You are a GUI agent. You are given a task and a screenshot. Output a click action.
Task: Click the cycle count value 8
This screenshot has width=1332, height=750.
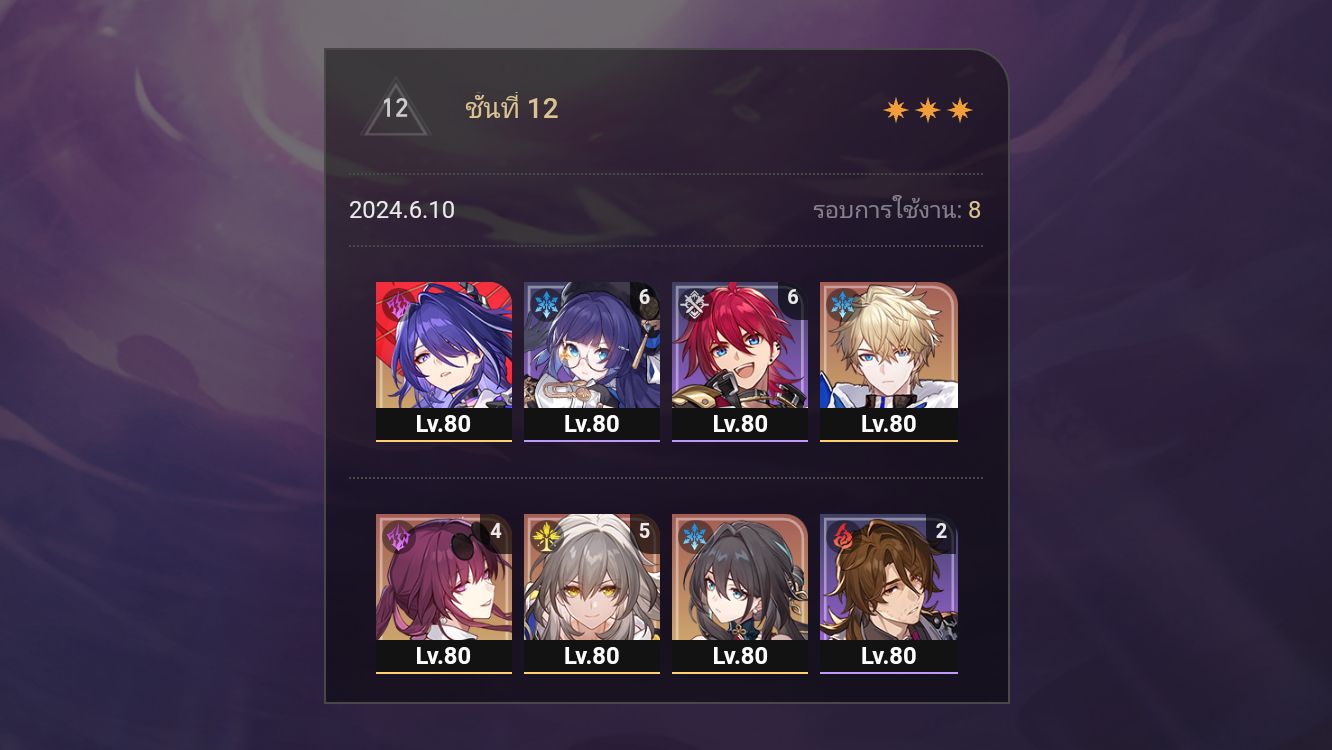point(975,210)
